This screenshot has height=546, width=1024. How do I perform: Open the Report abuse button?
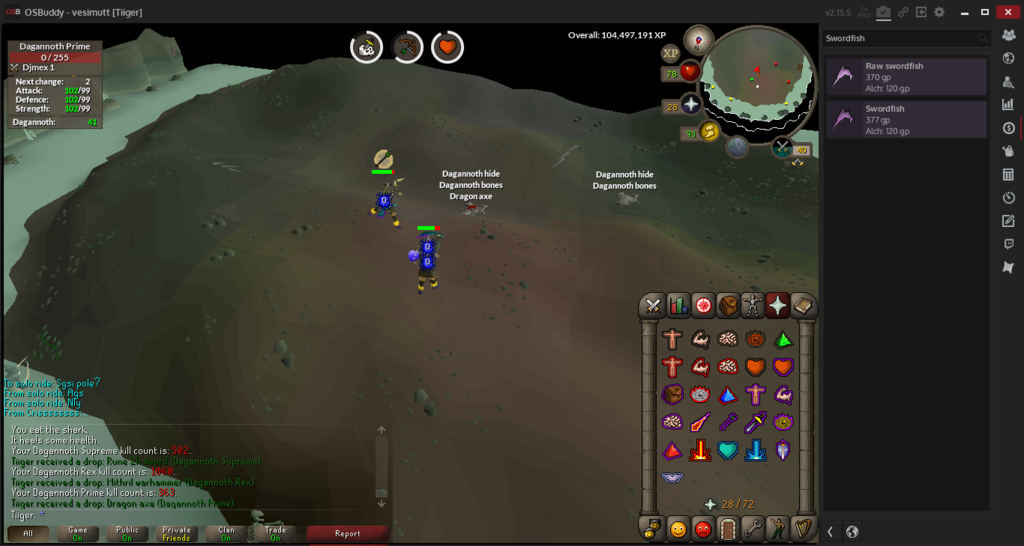(x=347, y=533)
